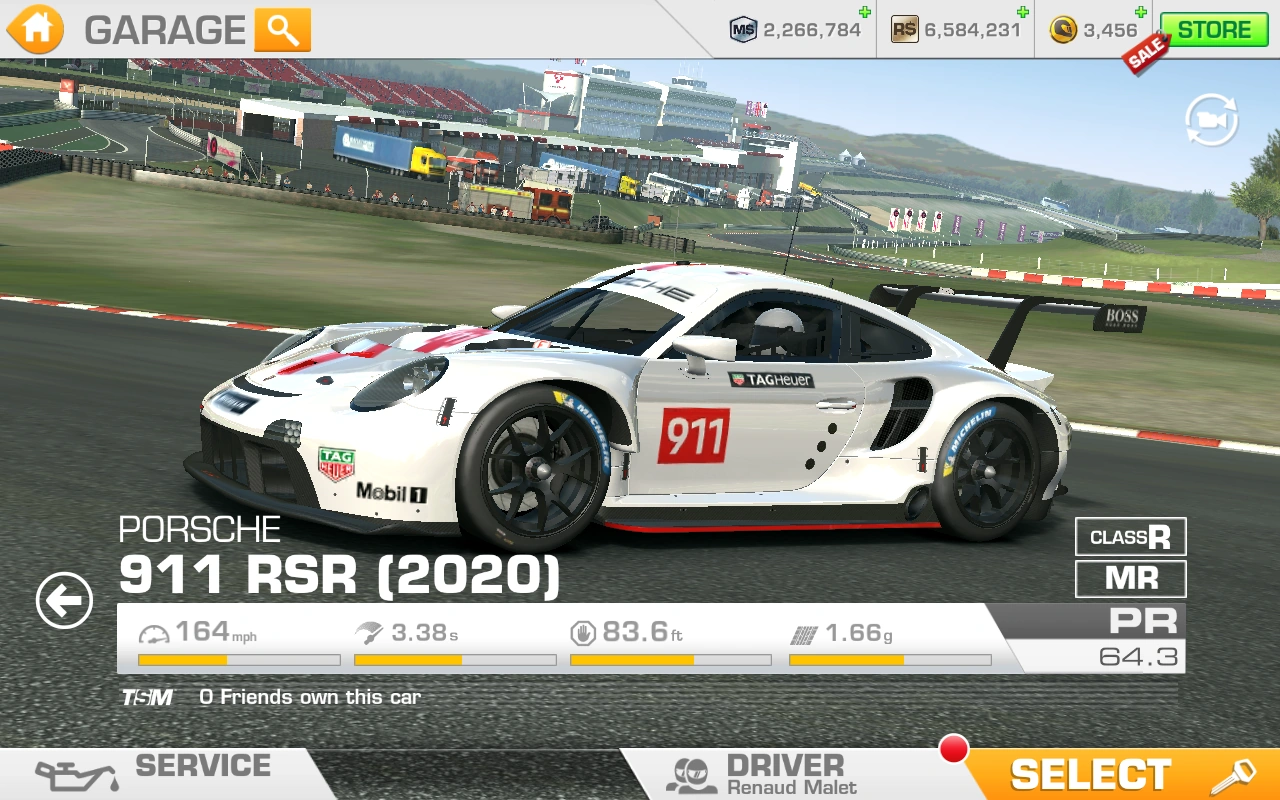Open the Driver Renaud Malet panel
This screenshot has width=1280, height=800.
click(770, 774)
